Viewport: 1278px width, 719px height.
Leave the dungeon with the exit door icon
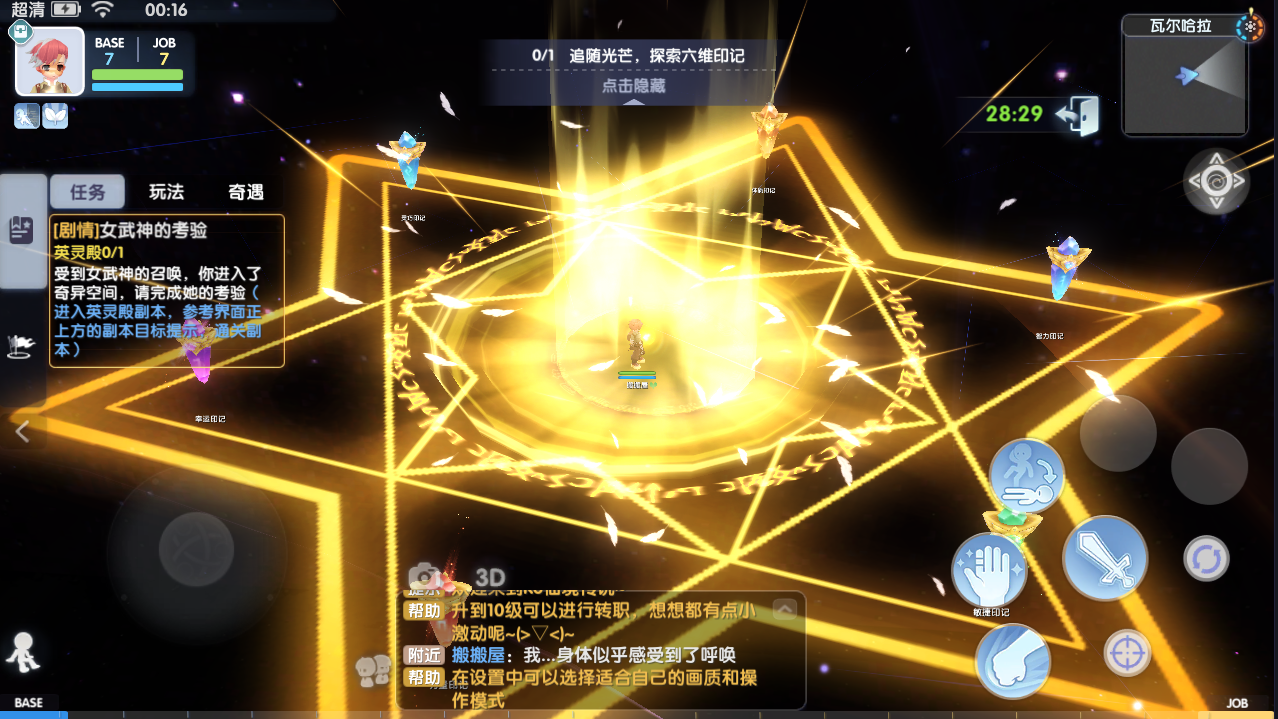(1078, 114)
